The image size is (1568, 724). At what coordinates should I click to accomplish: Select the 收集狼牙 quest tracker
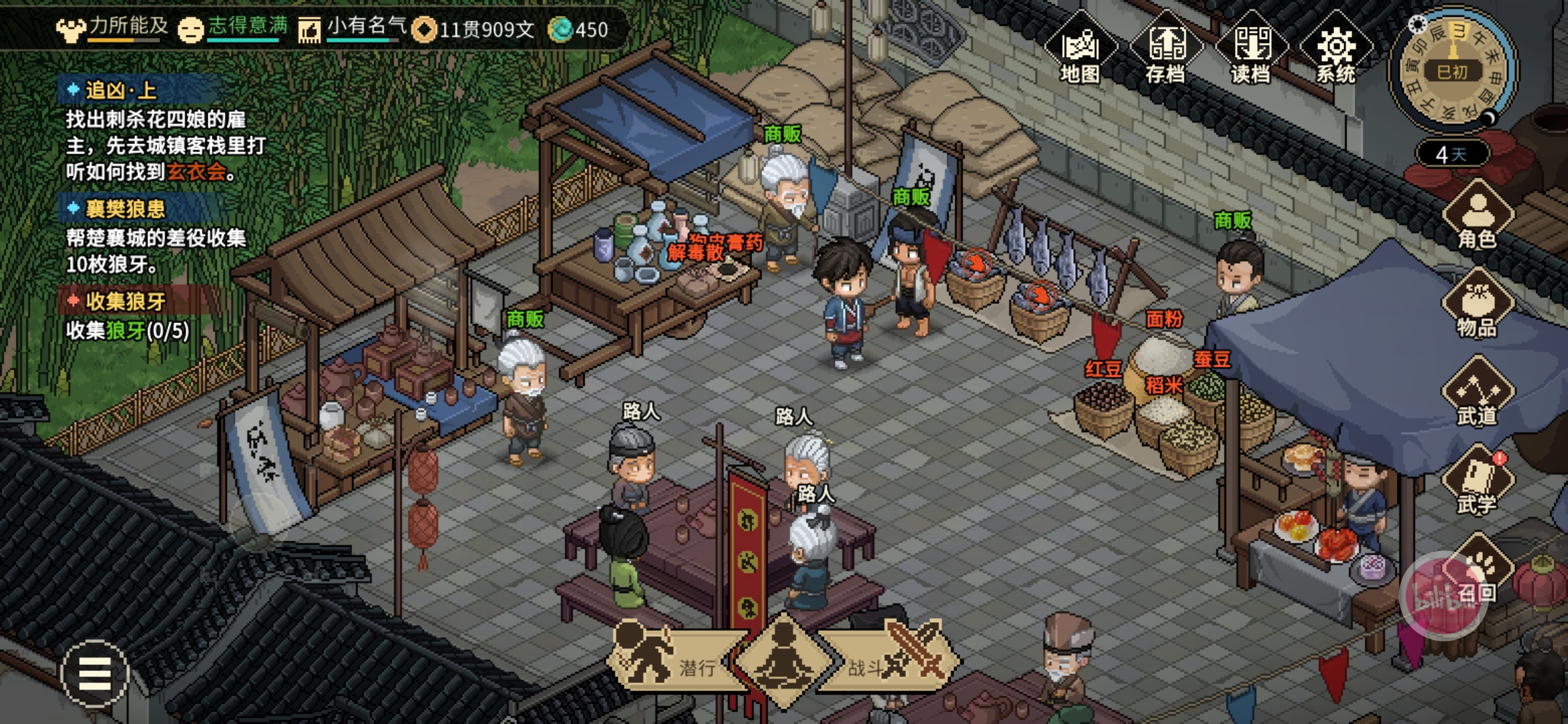125,302
